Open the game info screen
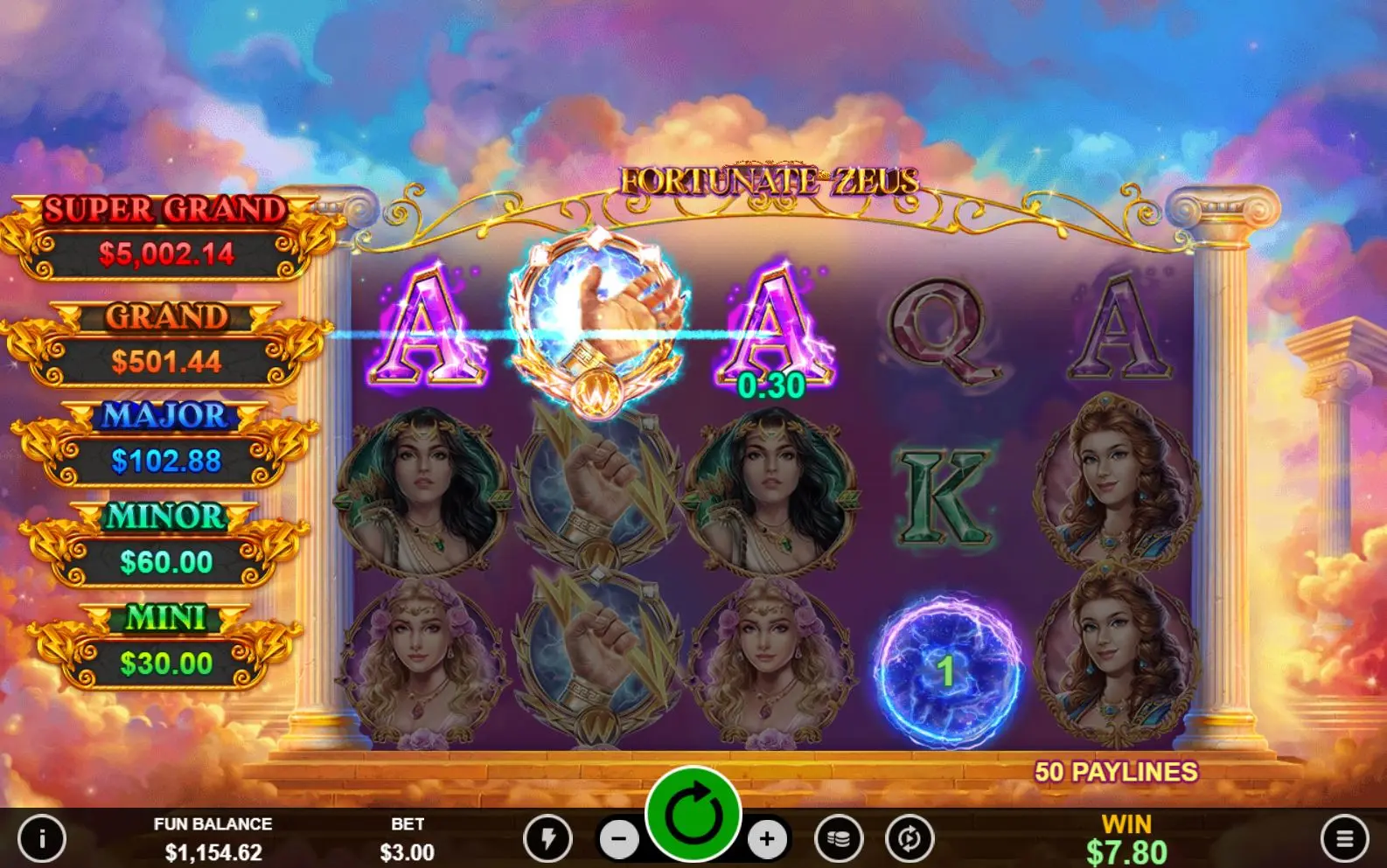Screen dimensions: 1387x868 click(x=42, y=839)
